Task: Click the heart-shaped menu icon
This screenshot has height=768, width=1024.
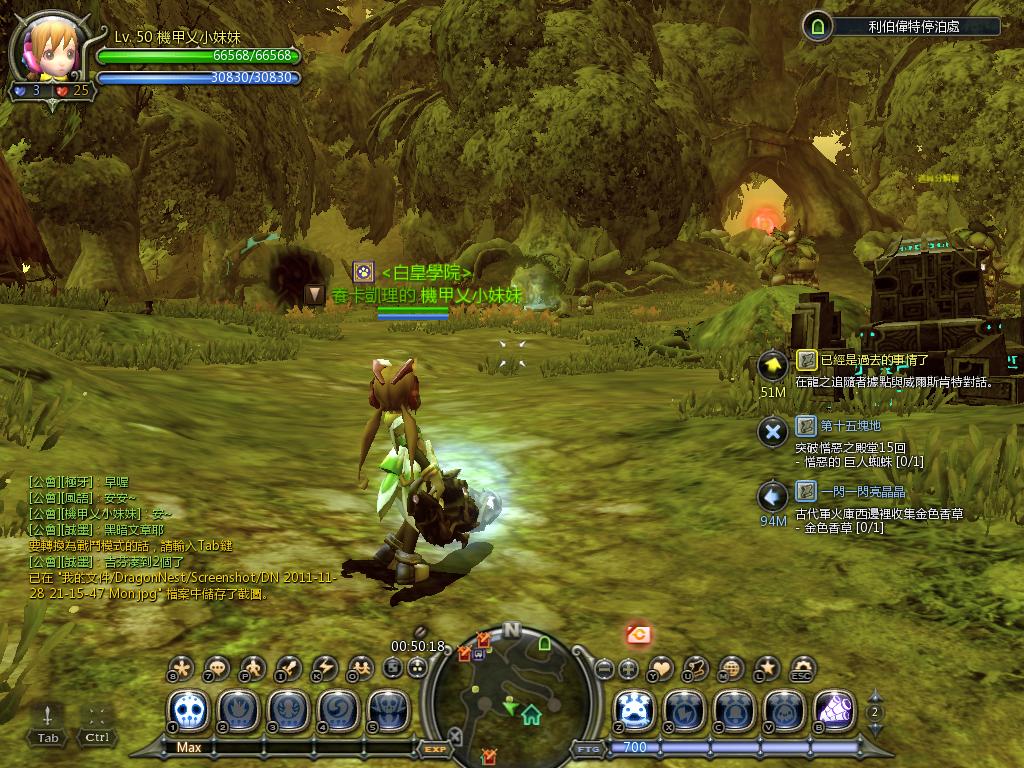Action: click(662, 667)
